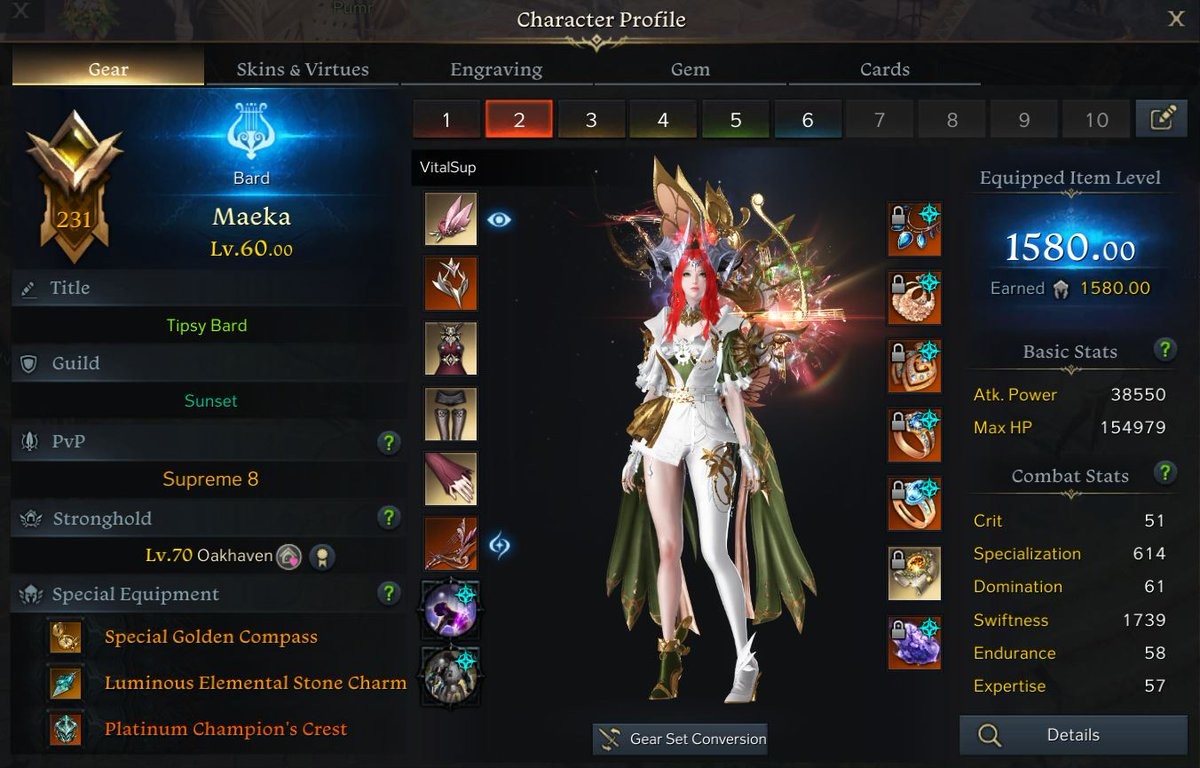
Task: Open Gear Set Conversion
Action: click(680, 739)
